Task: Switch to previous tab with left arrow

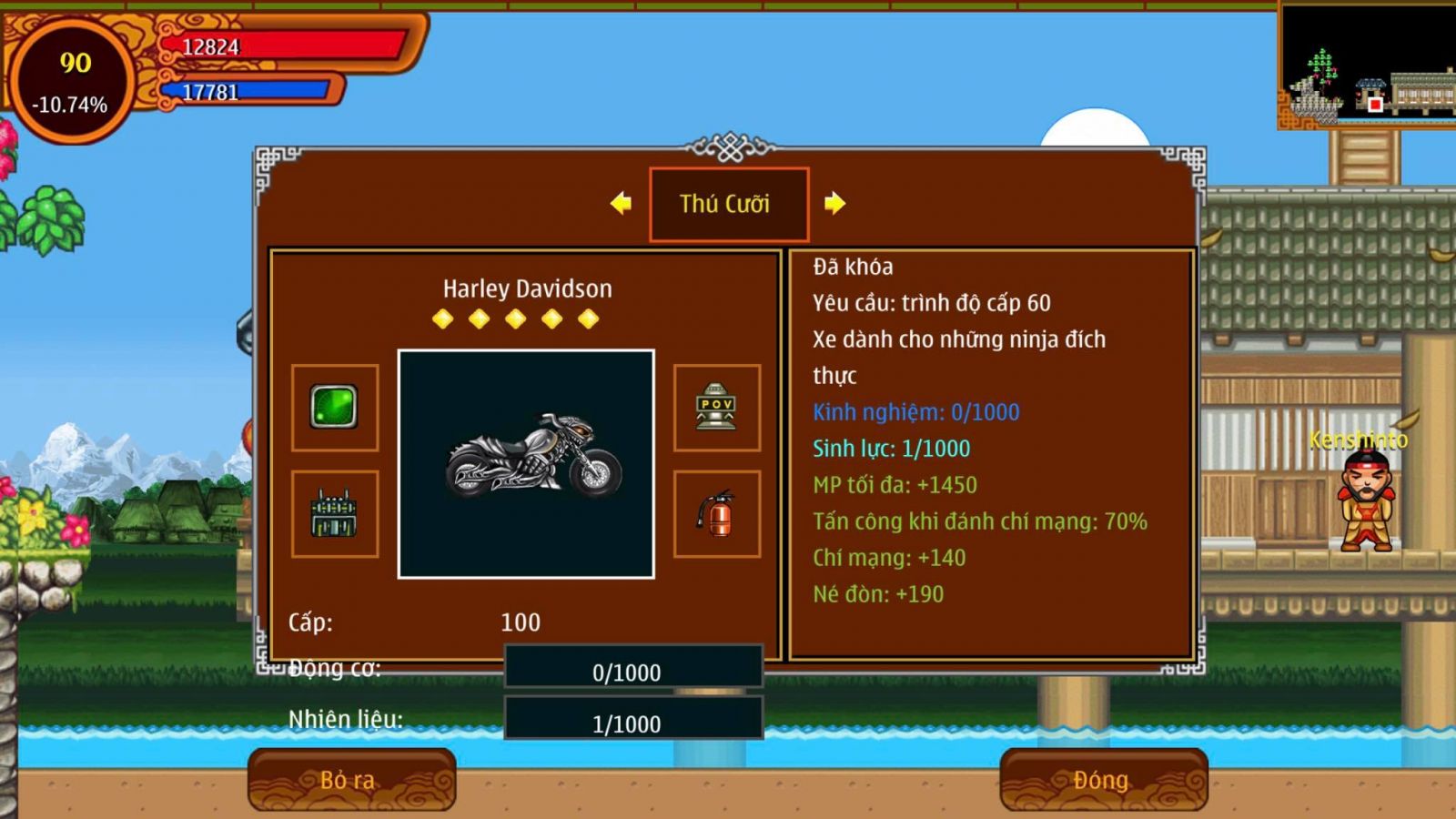Action: pos(622,203)
